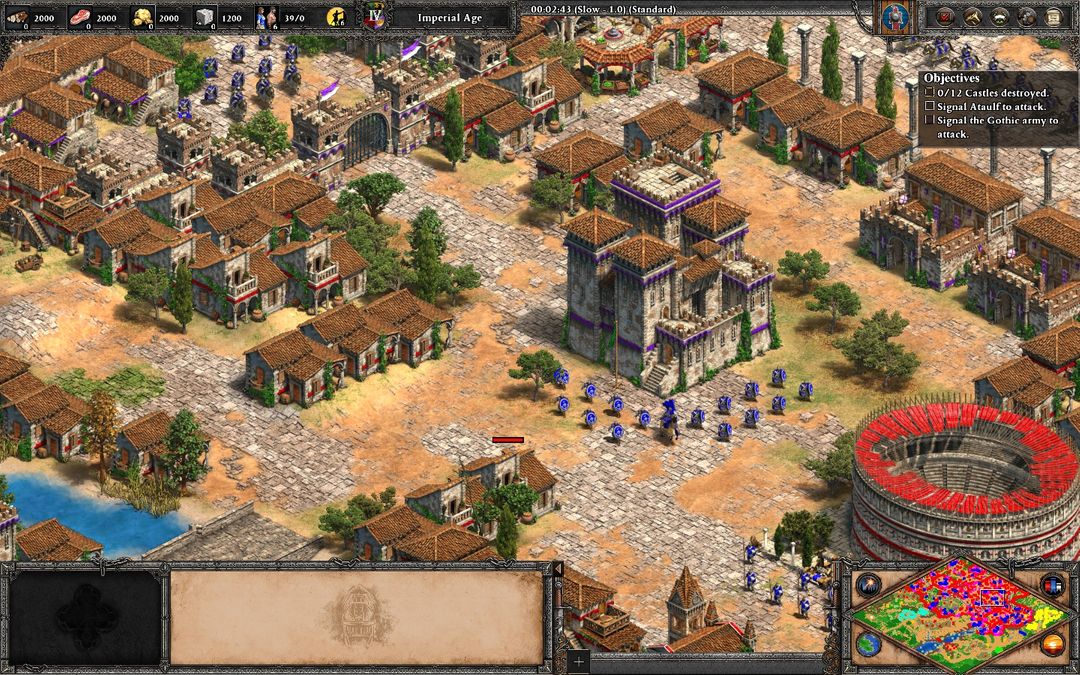The image size is (1080, 675).
Task: Toggle the minimap red-blue flags color mode
Action: [x=1051, y=584]
